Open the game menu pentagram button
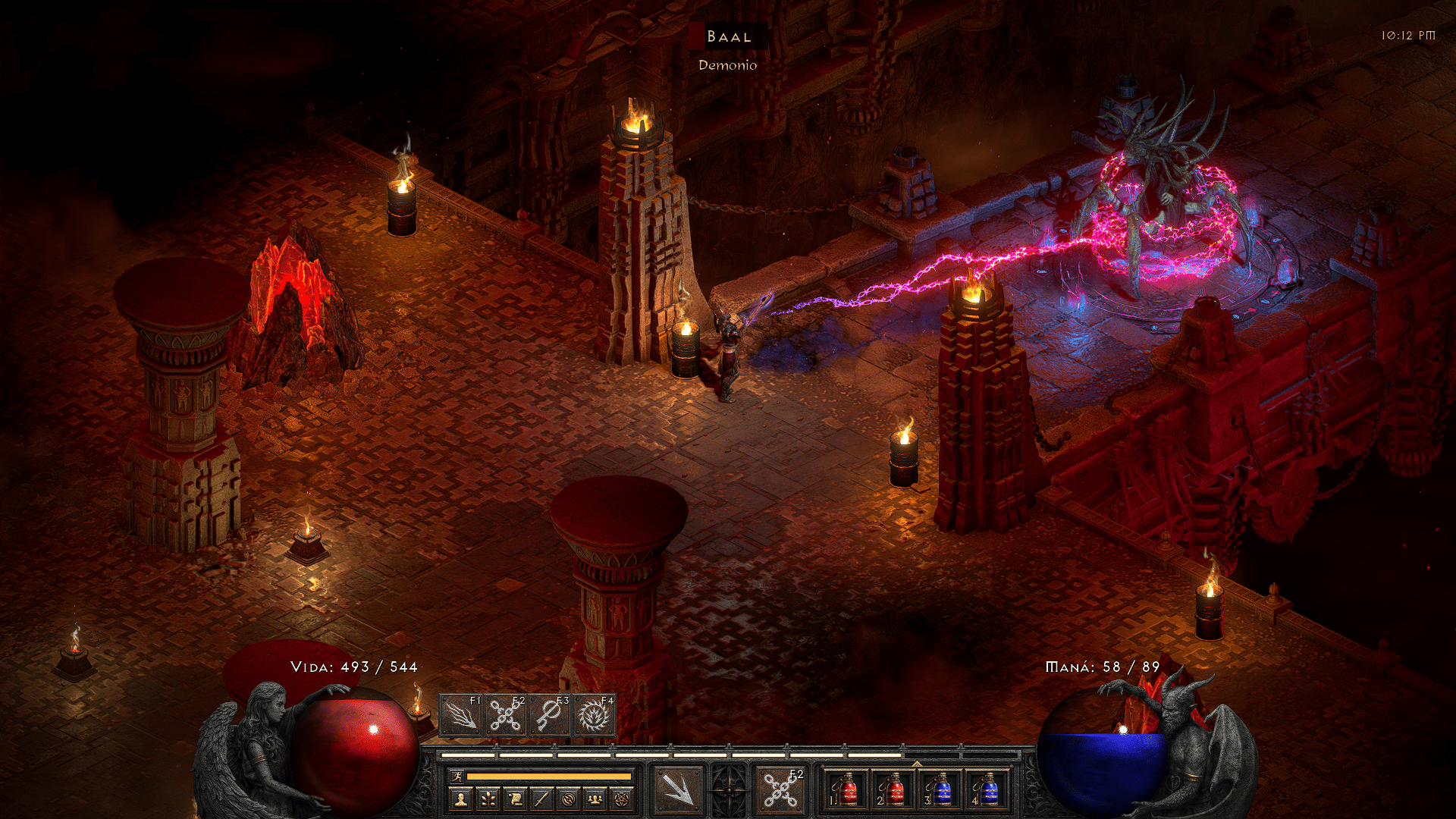Viewport: 1456px width, 819px height. [622, 799]
